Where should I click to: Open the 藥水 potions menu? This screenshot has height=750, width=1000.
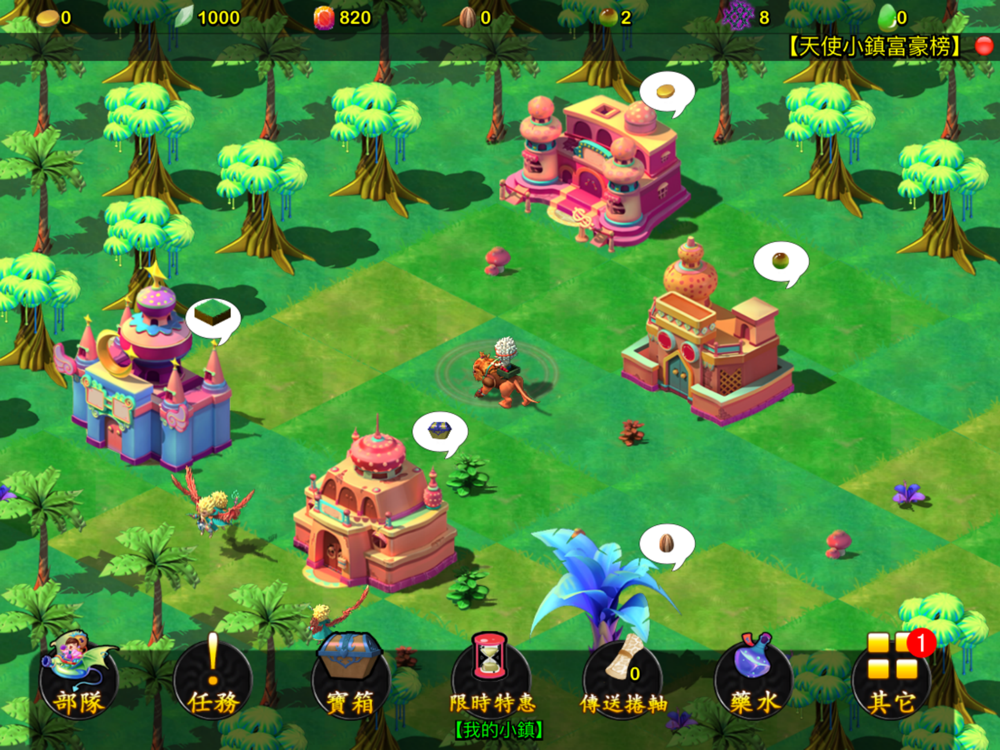pyautogui.click(x=754, y=680)
